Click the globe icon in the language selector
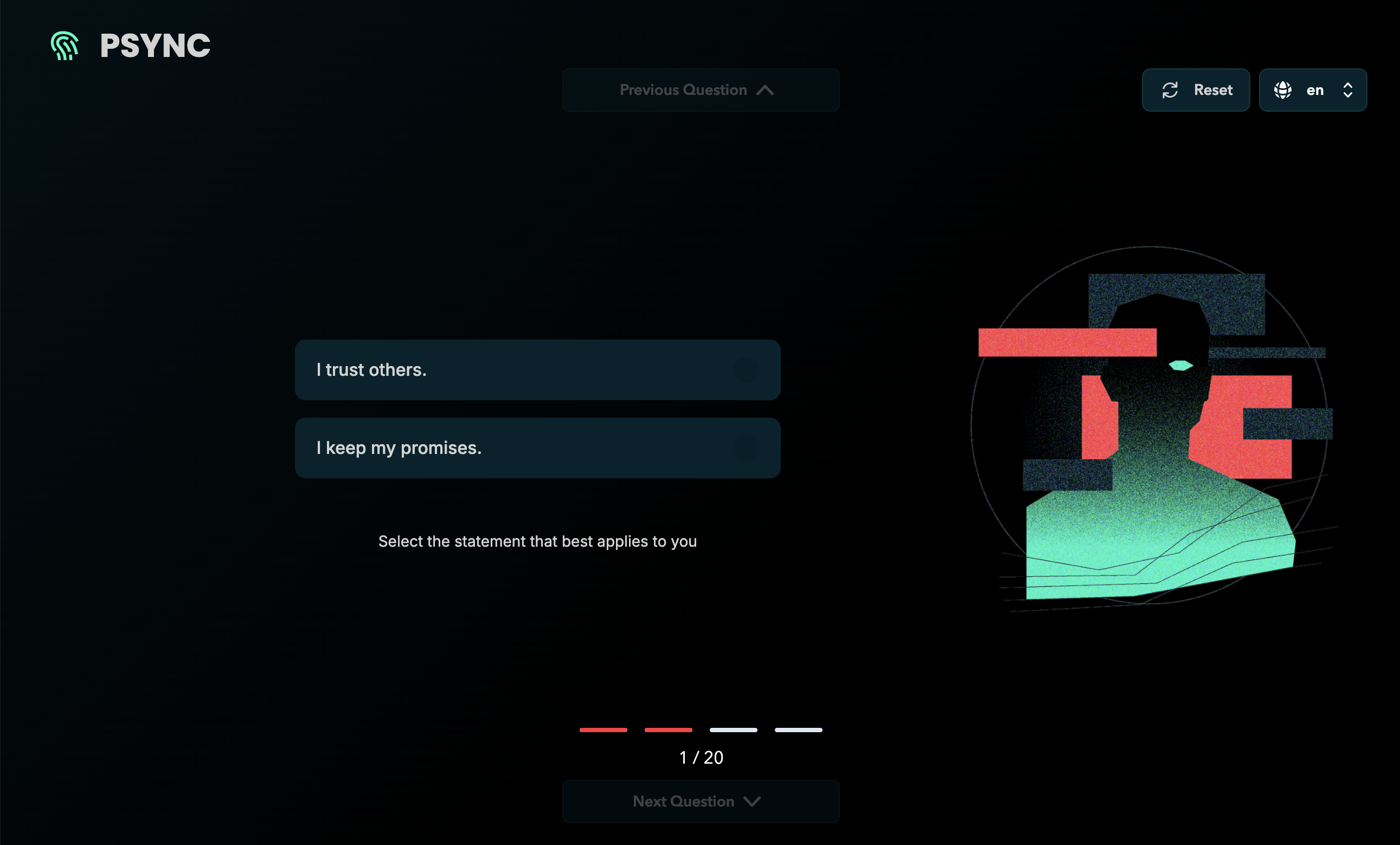This screenshot has width=1400, height=845. point(1283,90)
